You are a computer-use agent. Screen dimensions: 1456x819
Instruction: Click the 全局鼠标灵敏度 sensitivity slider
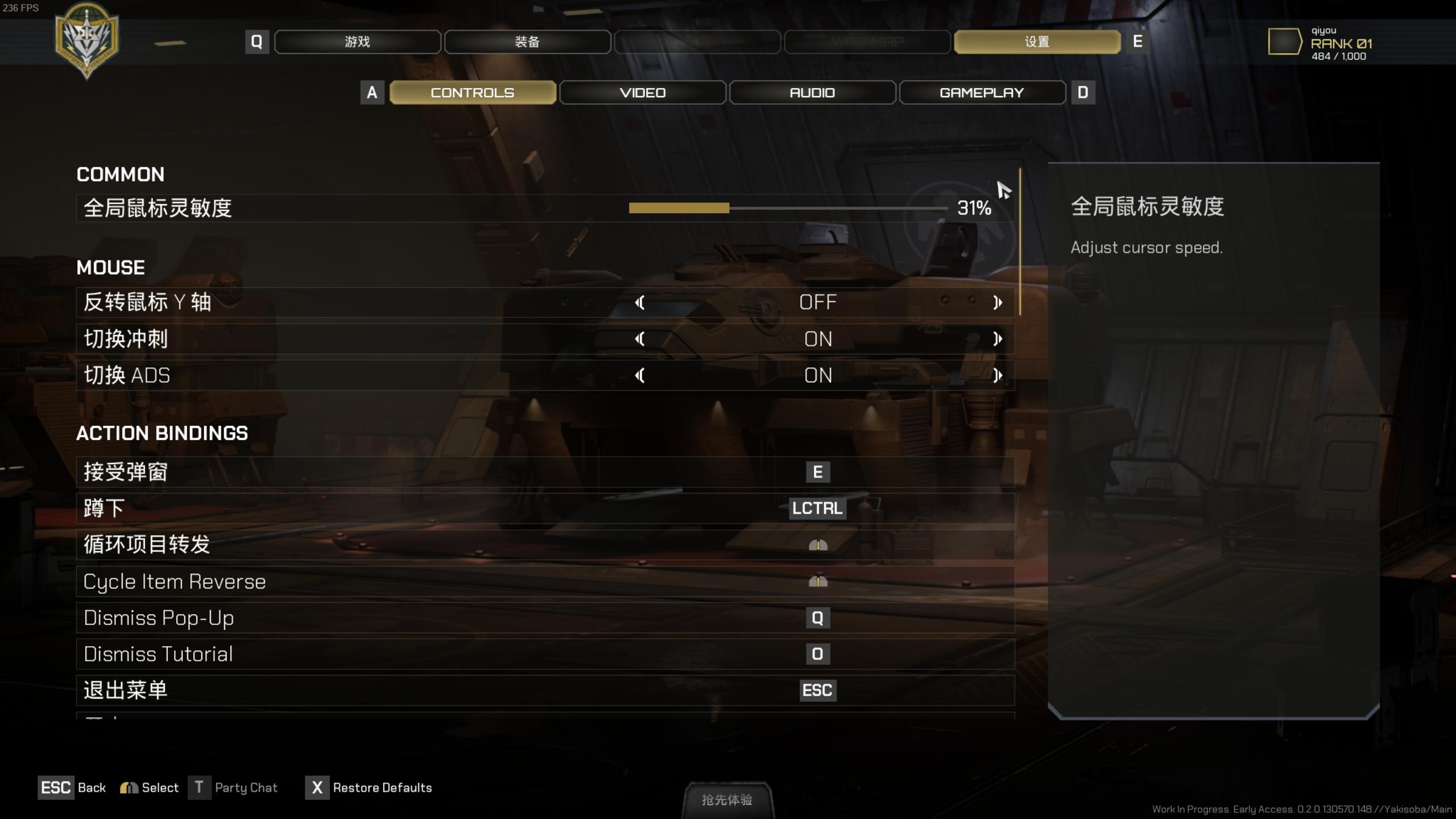tap(788, 208)
